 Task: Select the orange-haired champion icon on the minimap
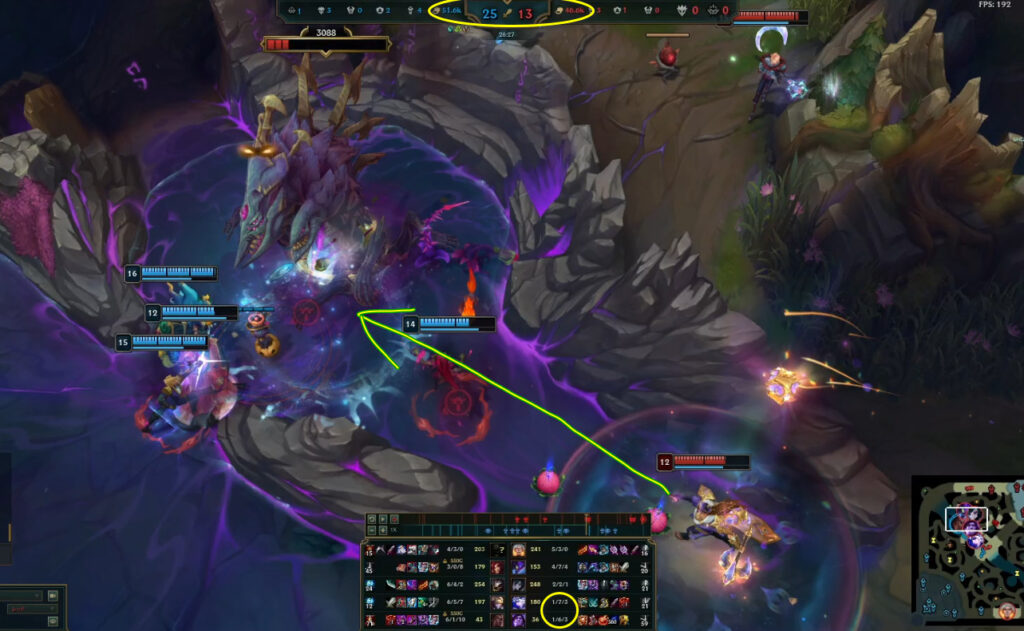pos(1007,611)
